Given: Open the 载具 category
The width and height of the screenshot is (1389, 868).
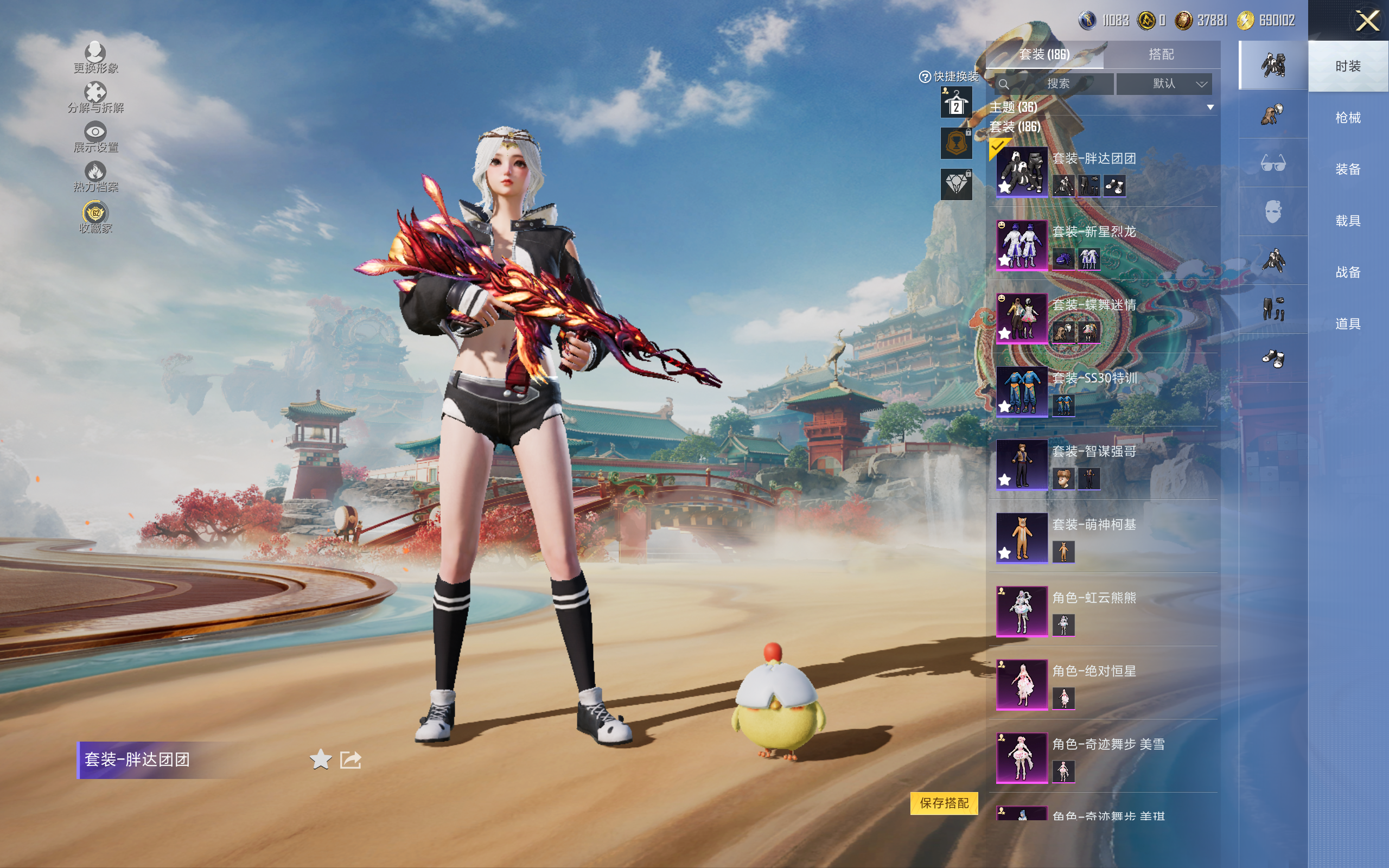Looking at the screenshot, I should pyautogui.click(x=1348, y=221).
